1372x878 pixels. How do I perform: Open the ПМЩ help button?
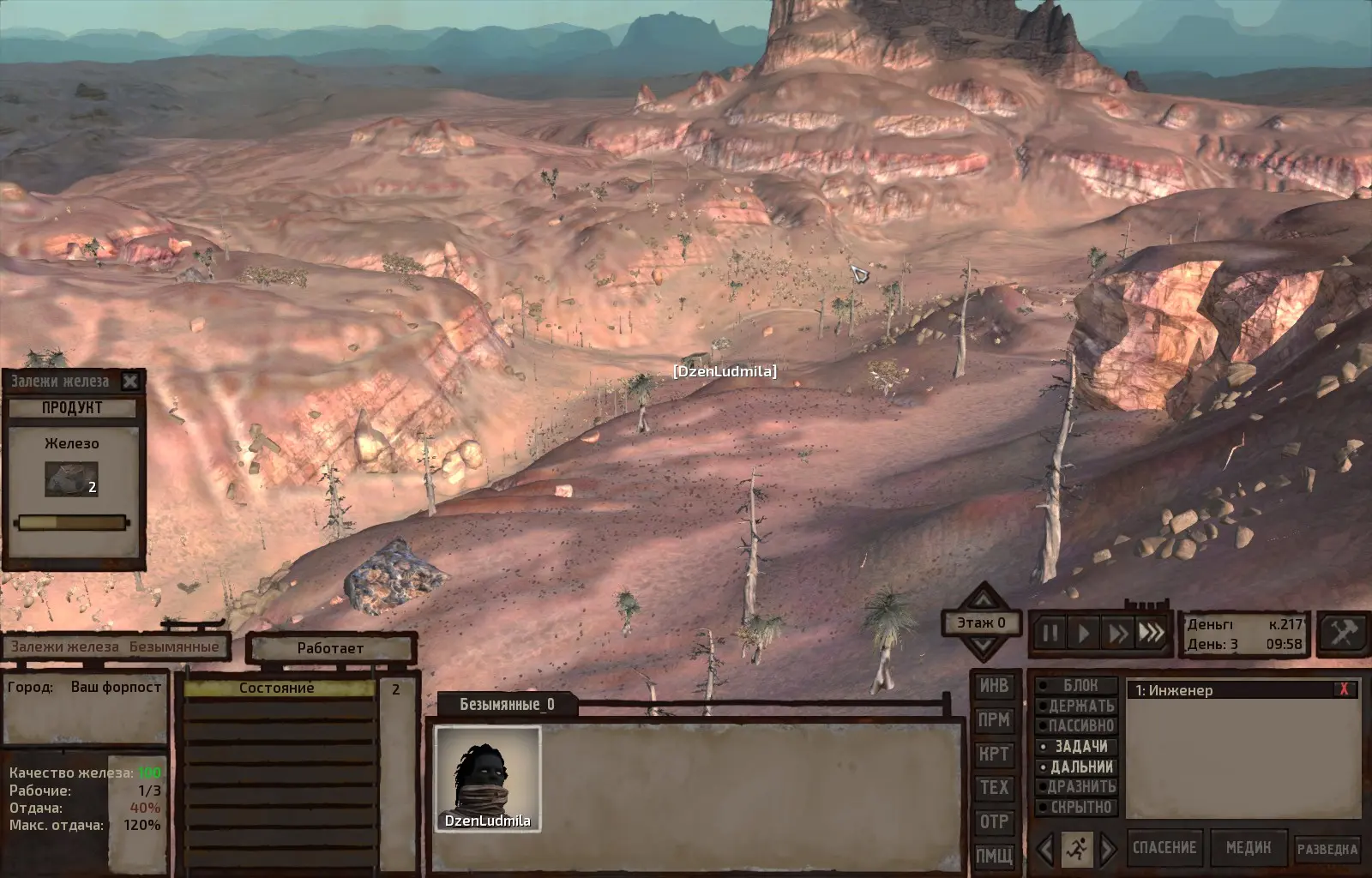(994, 856)
